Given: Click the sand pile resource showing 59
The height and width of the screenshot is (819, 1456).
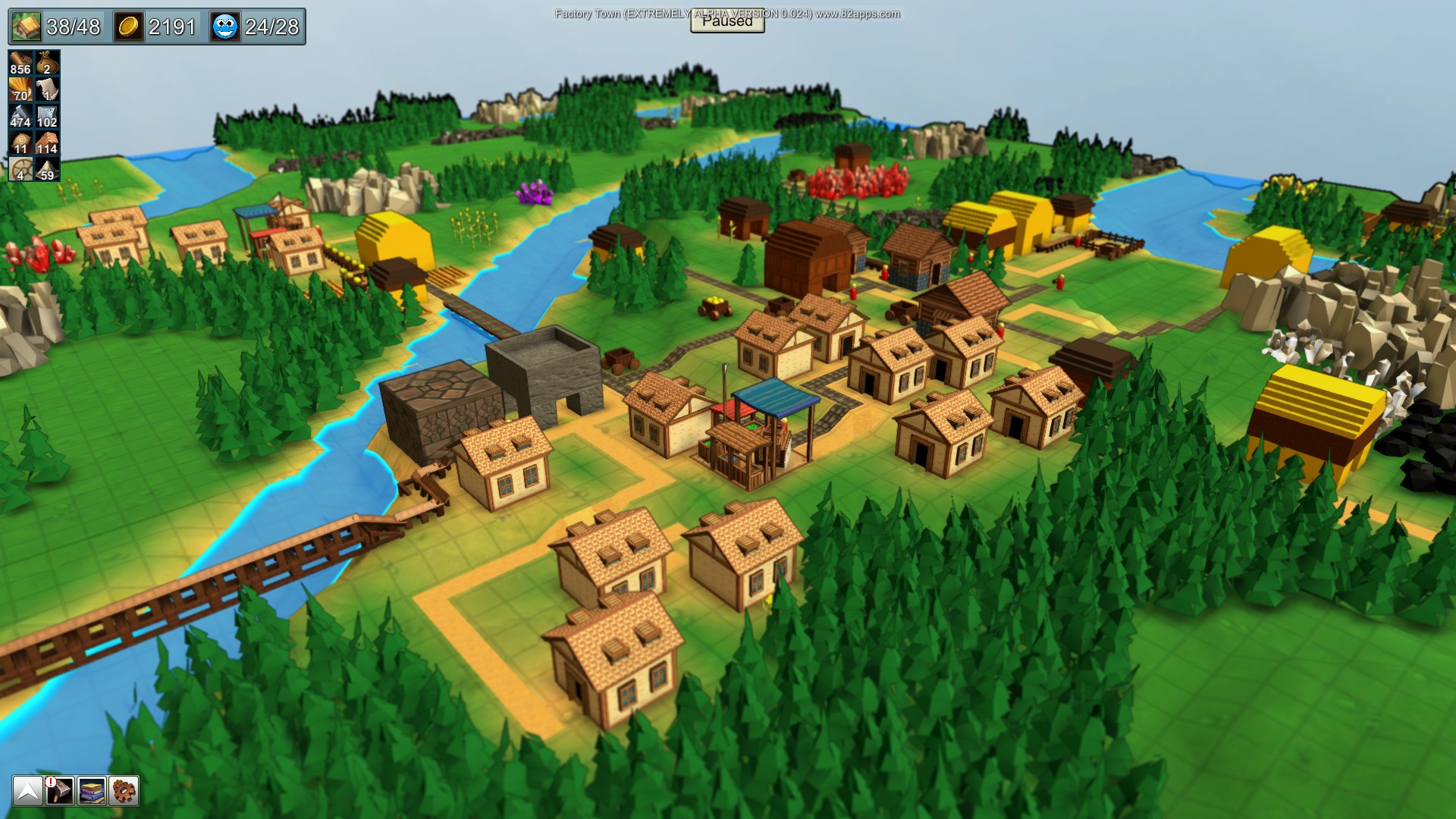Looking at the screenshot, I should 45,167.
